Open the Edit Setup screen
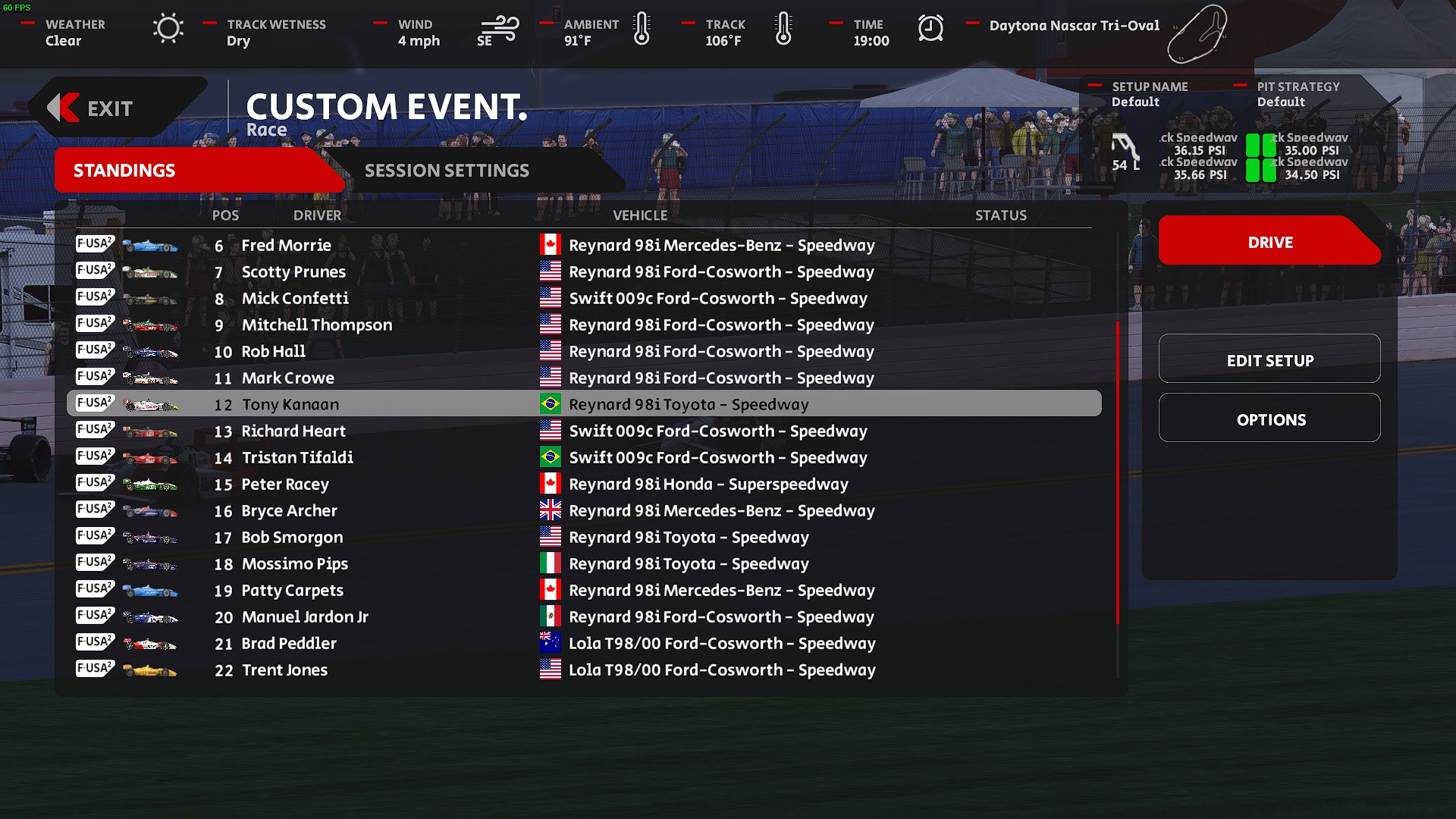 1269,360
